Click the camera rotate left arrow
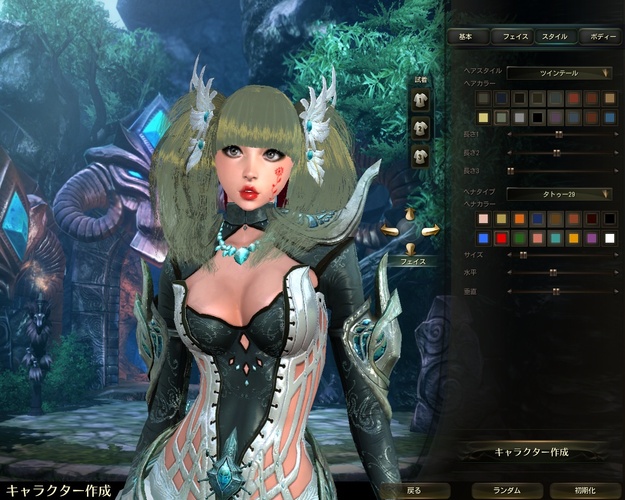 coord(388,231)
